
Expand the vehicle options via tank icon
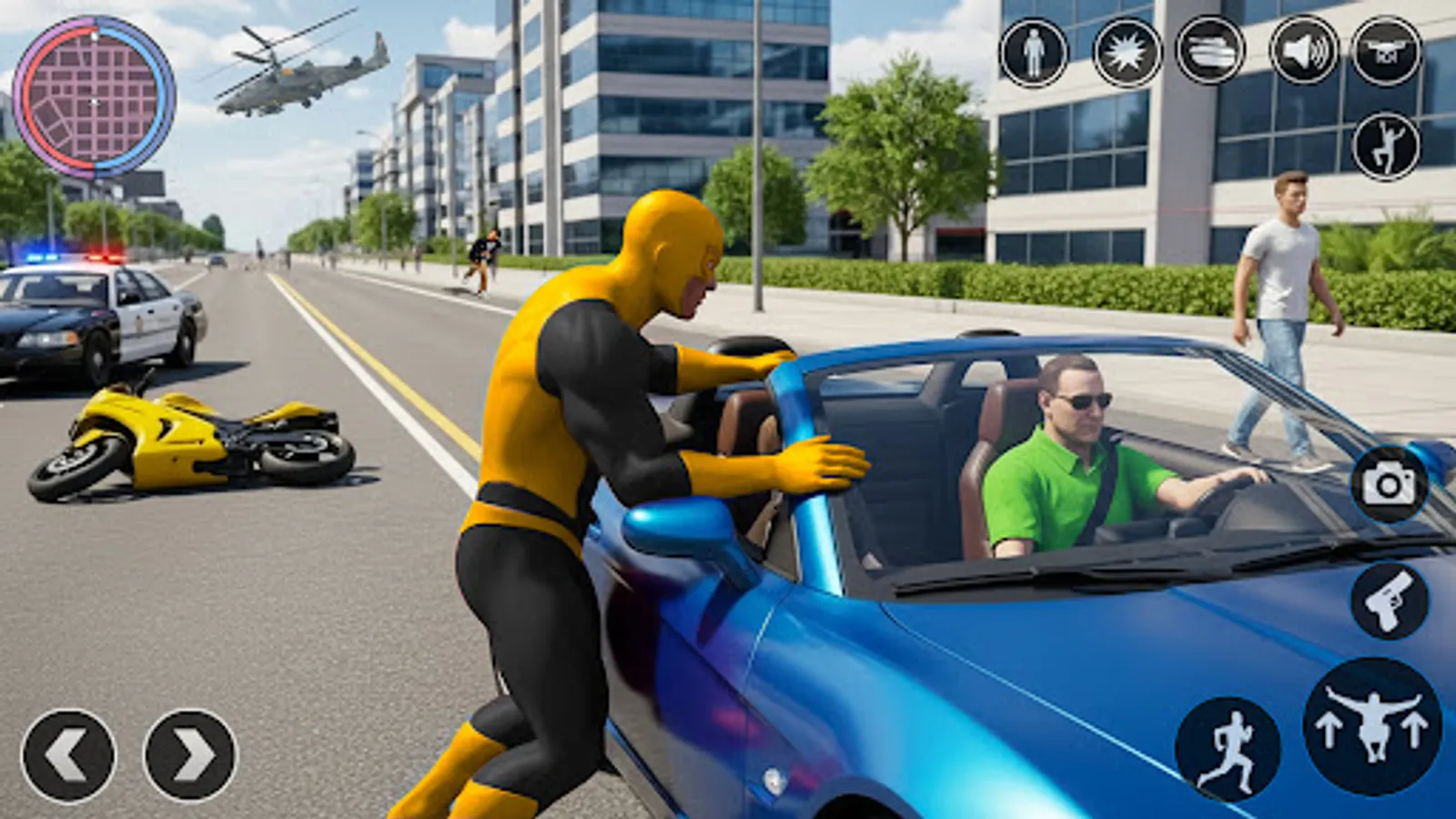click(1210, 50)
